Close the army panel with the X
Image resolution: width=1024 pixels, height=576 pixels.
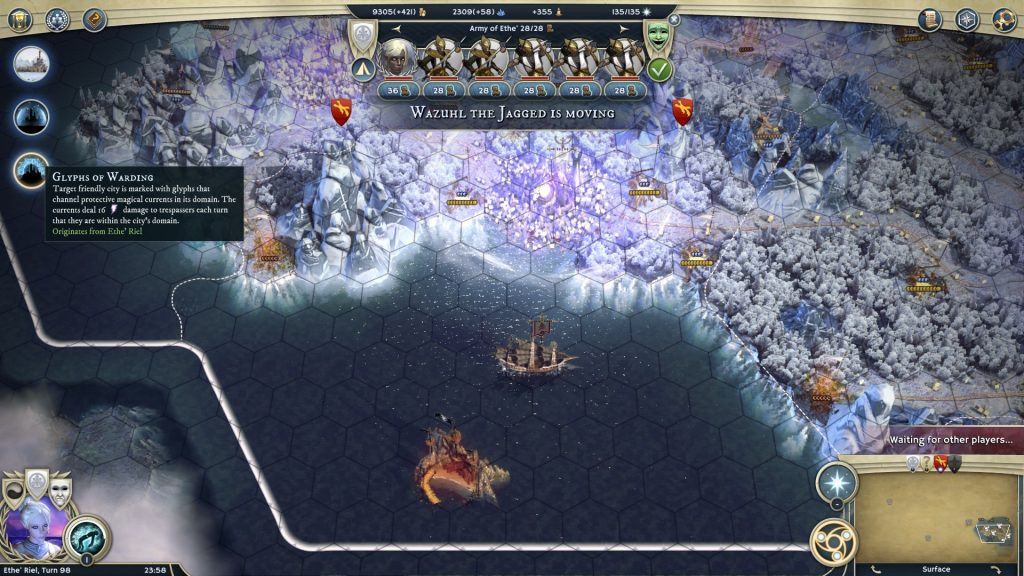coord(674,19)
